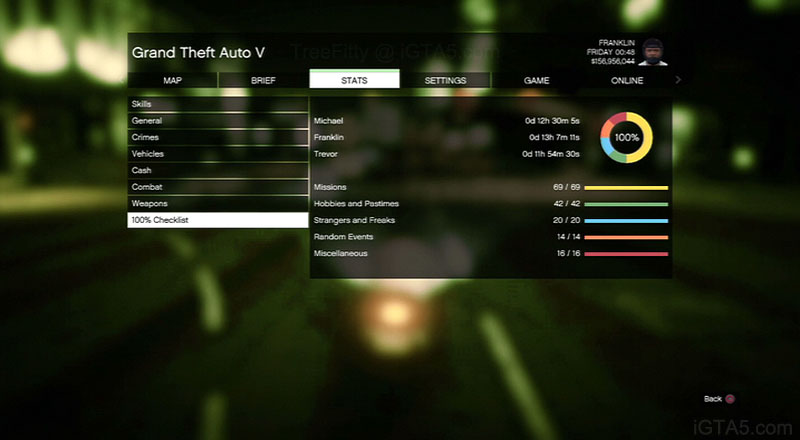Switch to the ONLINE tab
The height and width of the screenshot is (440, 800).
click(x=627, y=80)
